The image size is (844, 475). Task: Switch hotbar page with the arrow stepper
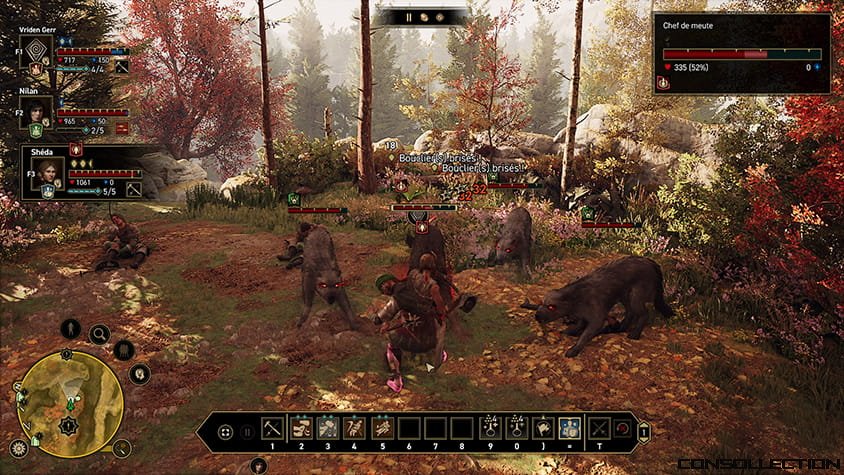coord(645,433)
